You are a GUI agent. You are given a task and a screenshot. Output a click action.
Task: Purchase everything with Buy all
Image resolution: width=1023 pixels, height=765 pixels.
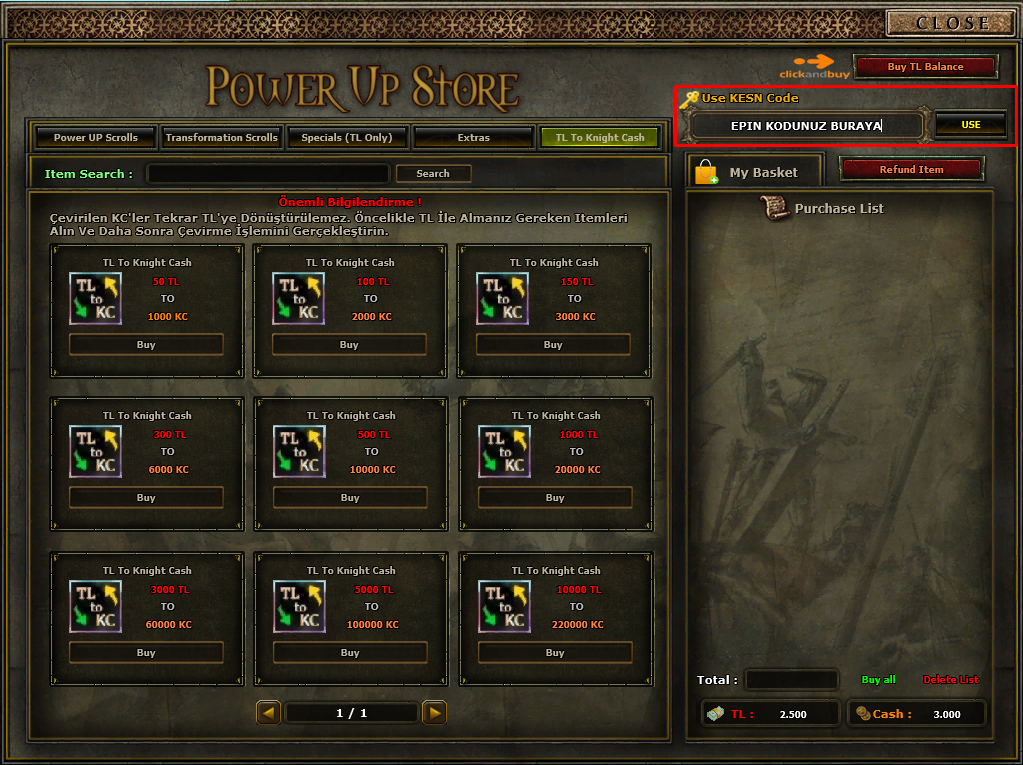click(x=878, y=680)
